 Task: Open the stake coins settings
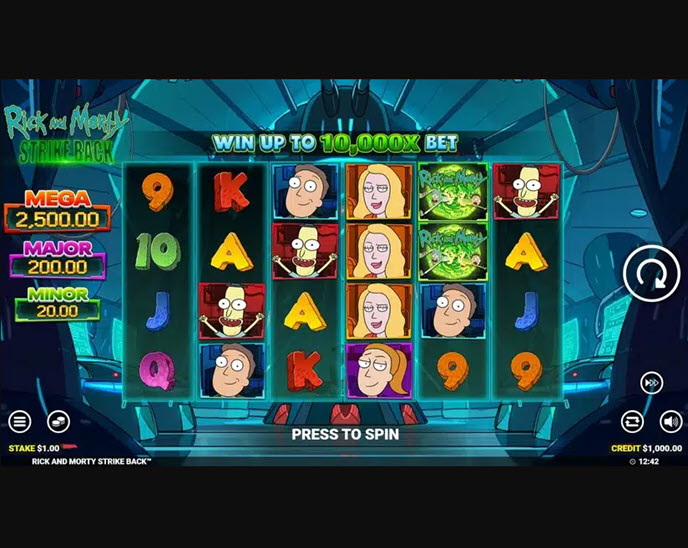(x=58, y=422)
